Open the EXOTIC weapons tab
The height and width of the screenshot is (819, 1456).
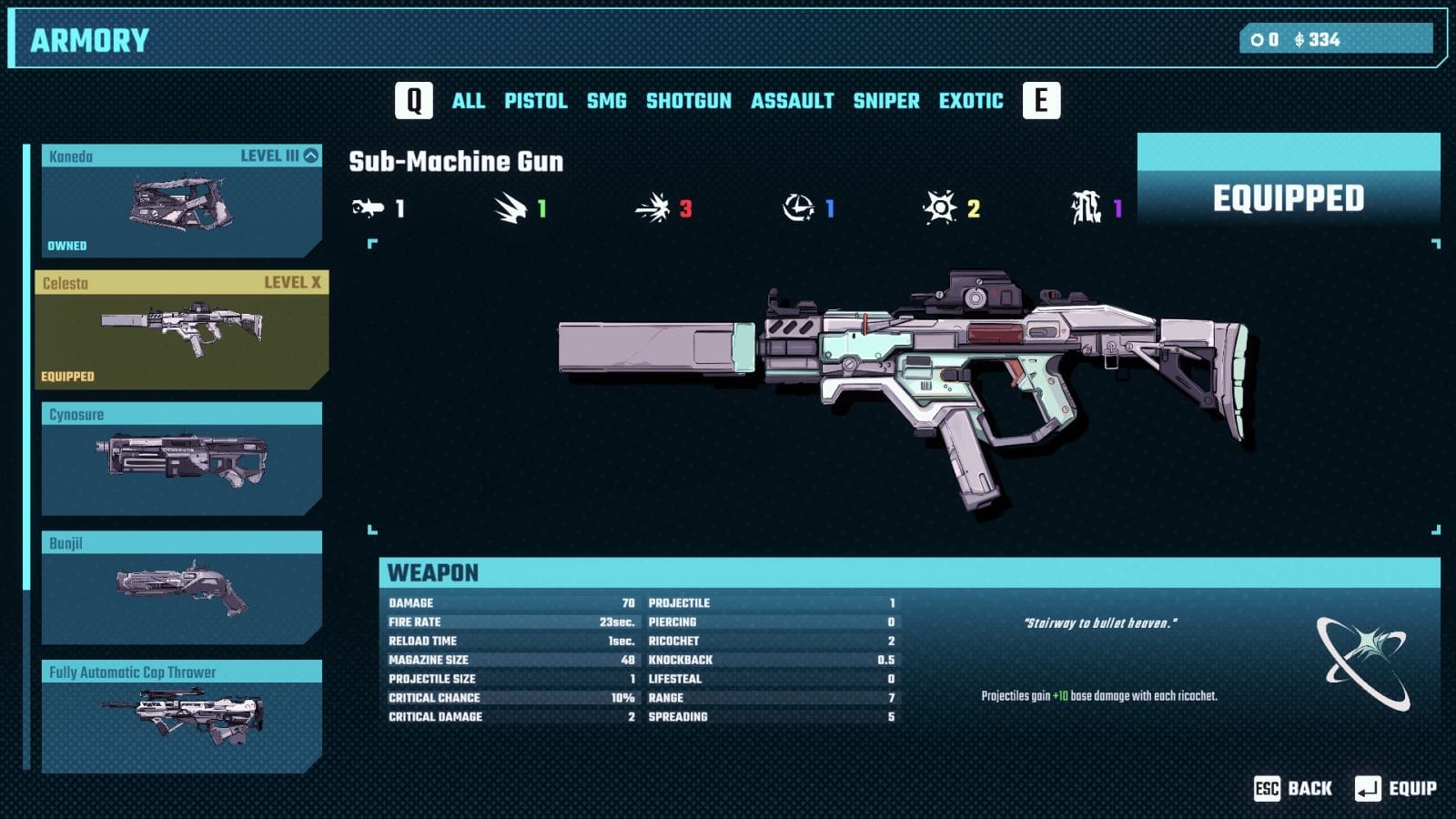coord(970,101)
